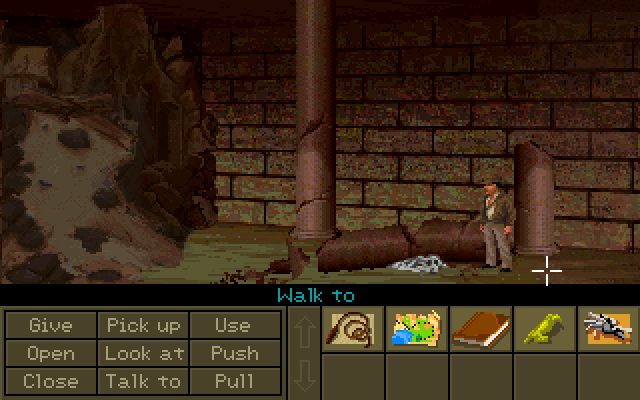Image resolution: width=640 pixels, height=400 pixels.
Task: Select the Give verb
Action: 51,325
